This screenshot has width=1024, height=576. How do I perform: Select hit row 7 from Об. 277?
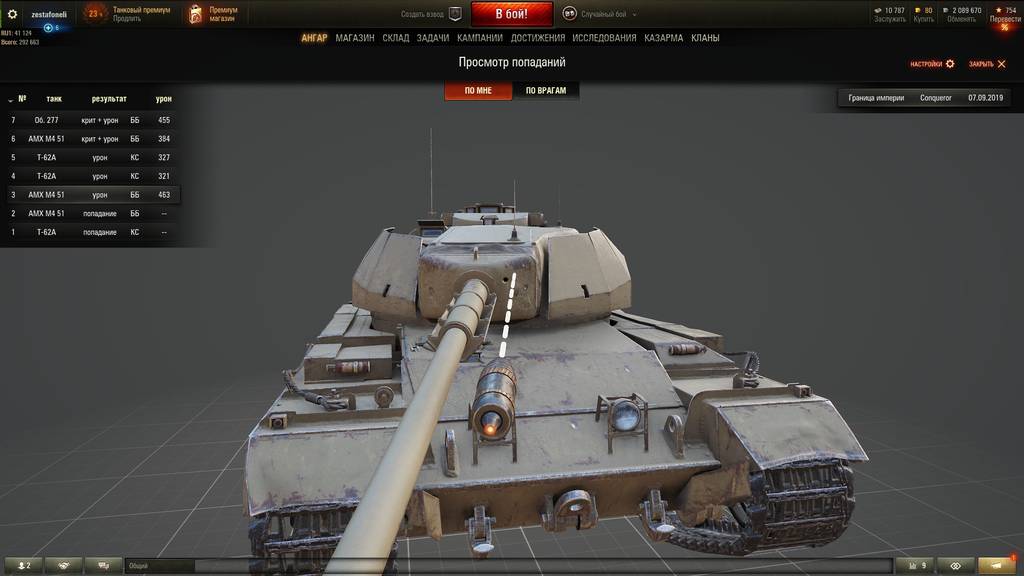click(x=90, y=120)
